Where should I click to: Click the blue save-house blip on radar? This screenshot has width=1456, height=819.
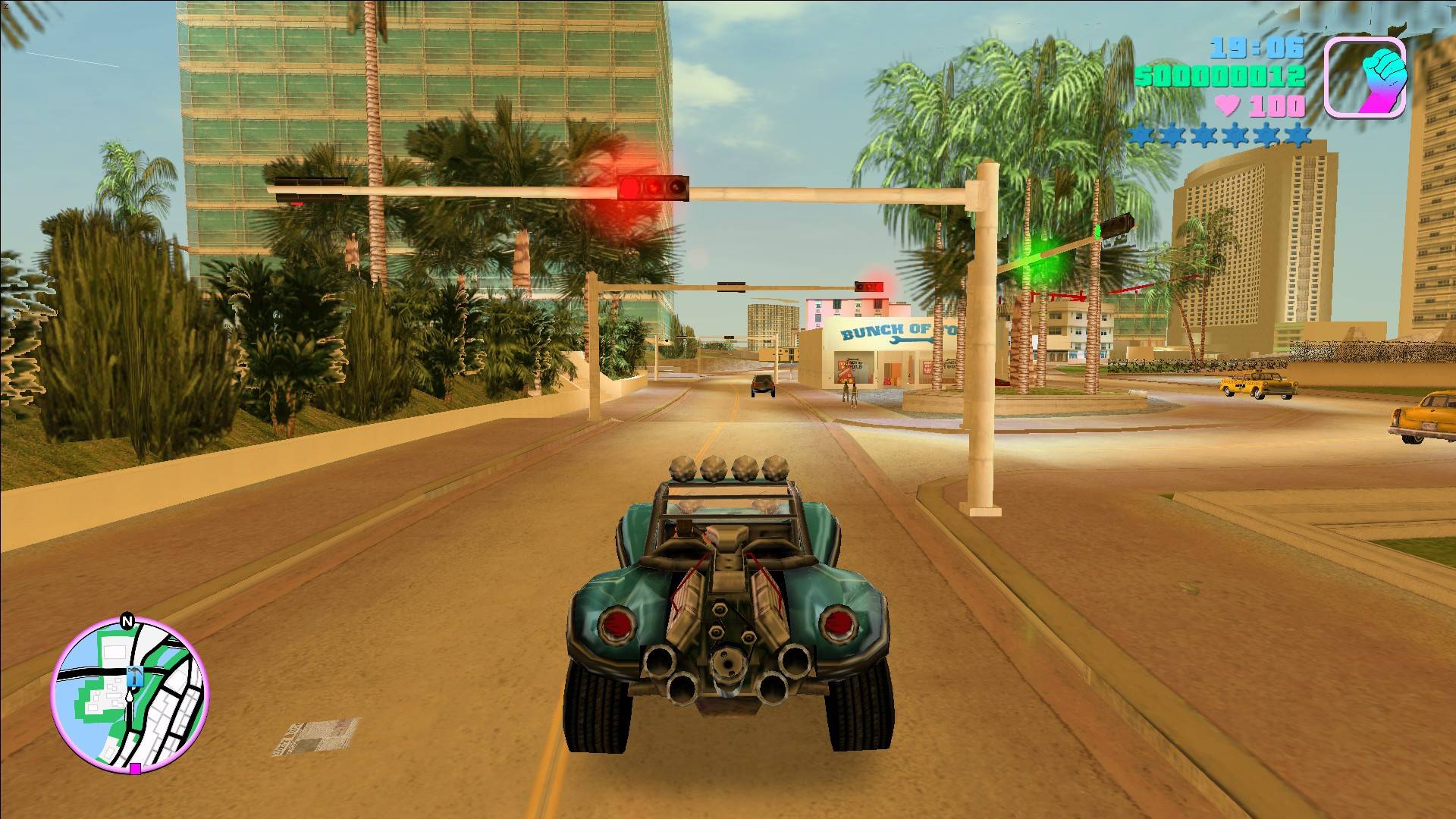point(135,674)
